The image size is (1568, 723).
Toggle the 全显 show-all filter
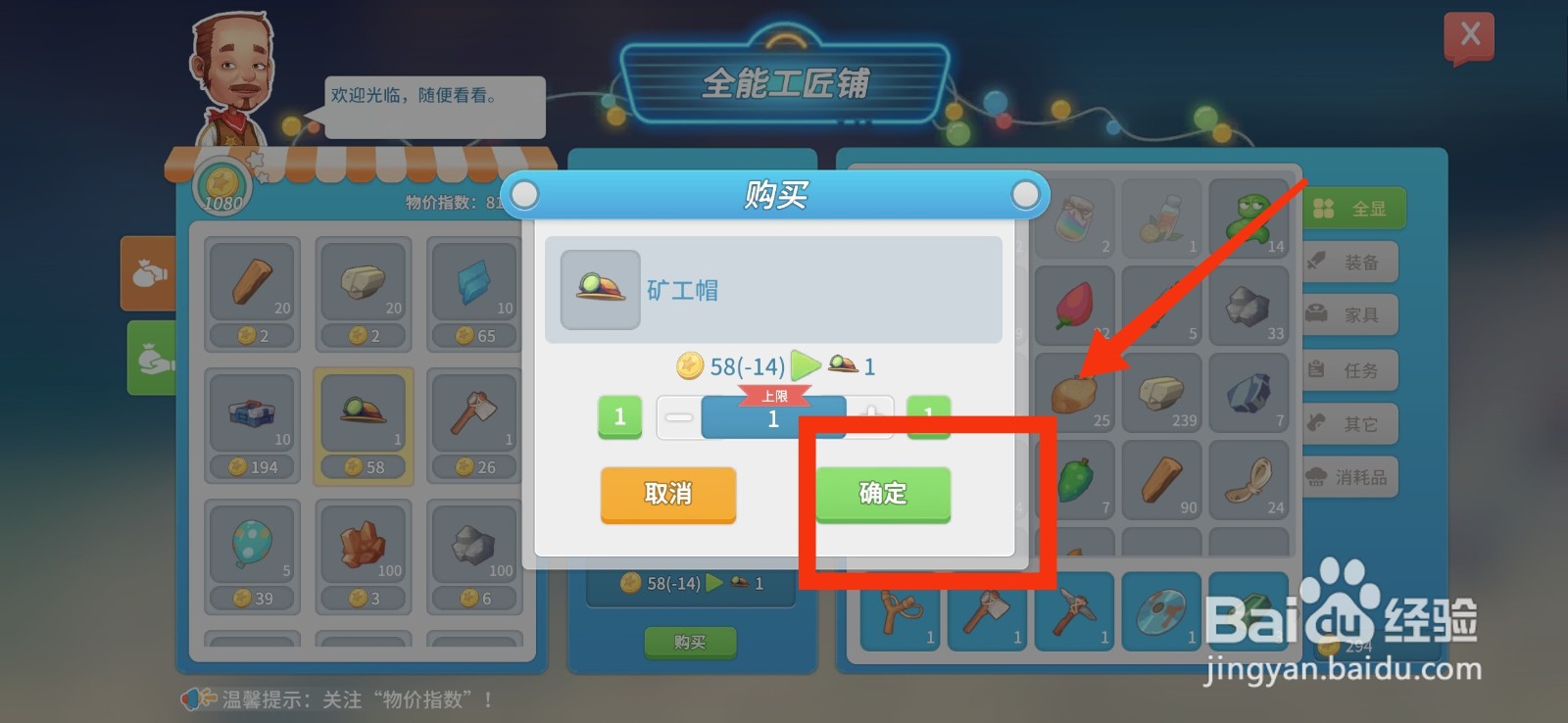pos(1353,207)
